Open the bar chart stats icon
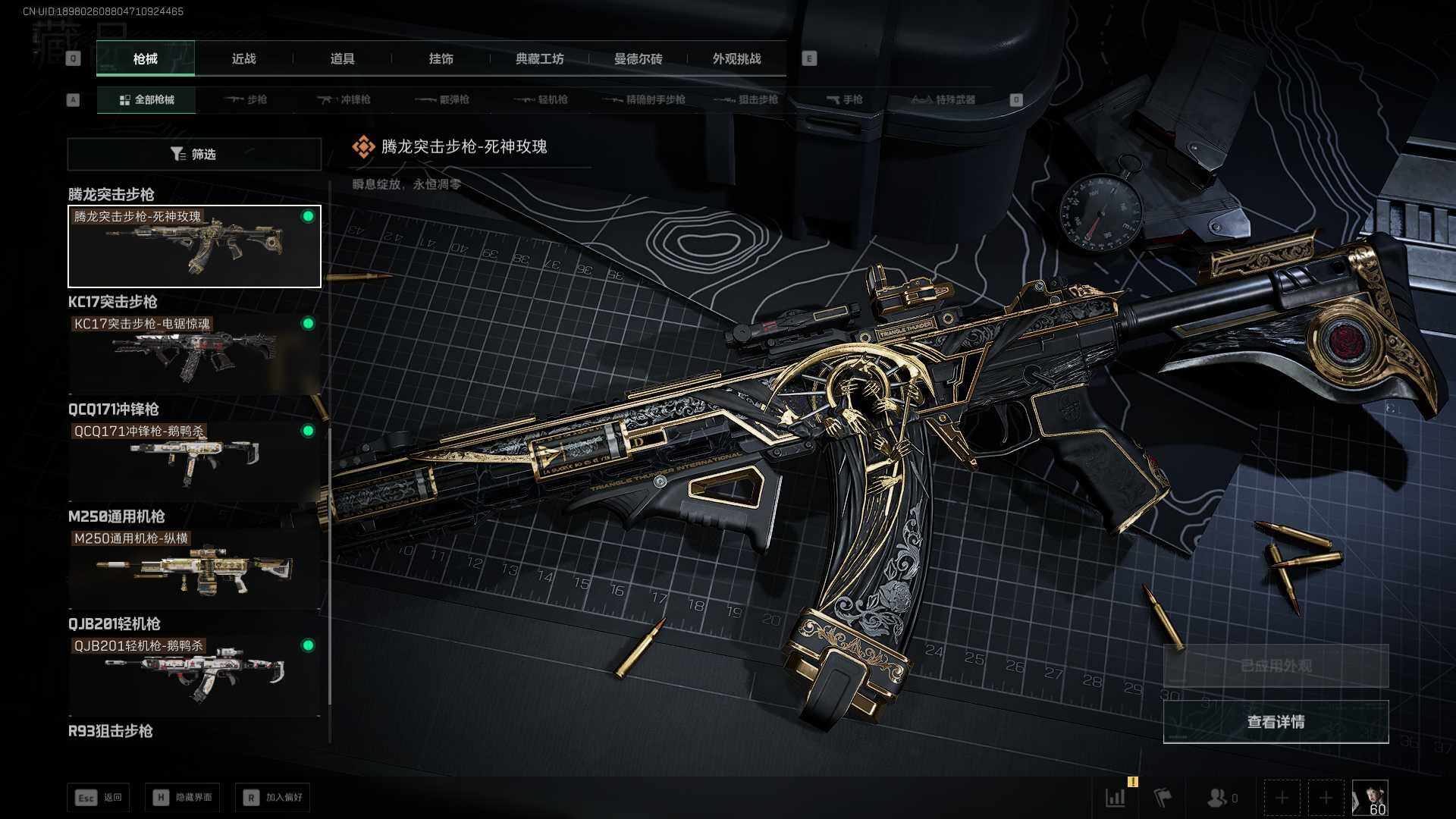 click(x=1116, y=798)
